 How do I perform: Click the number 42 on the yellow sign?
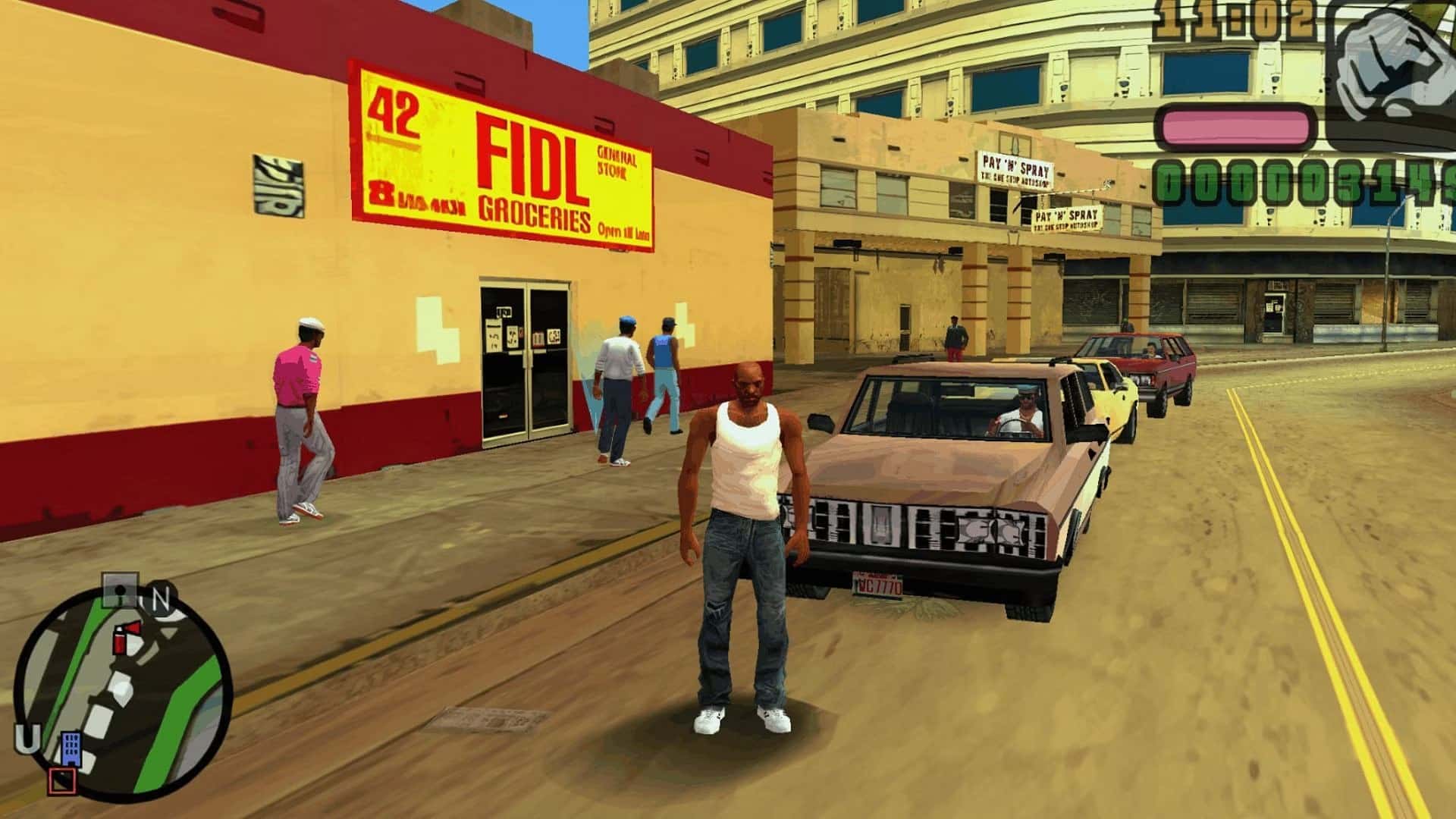click(x=394, y=108)
